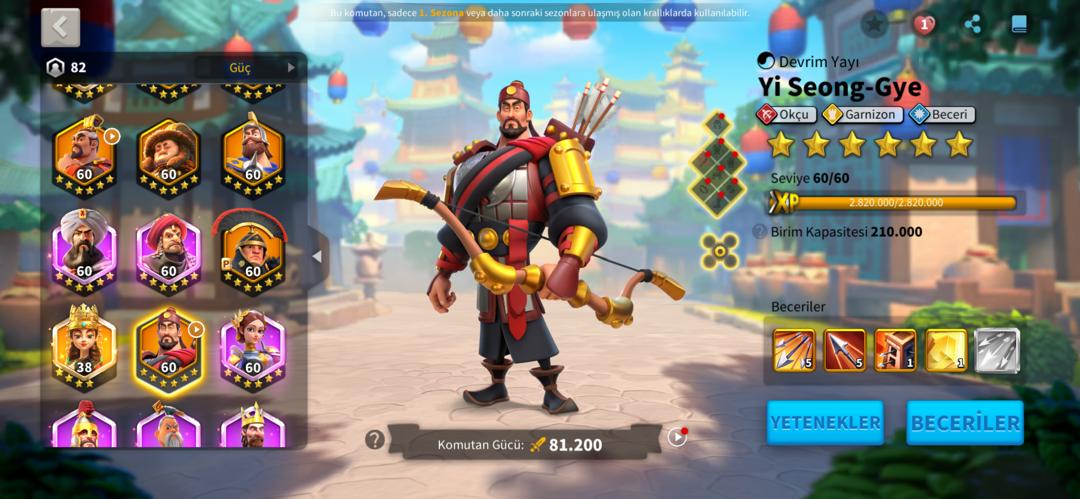Viewport: 1080px width, 499px height.
Task: Open the book icon for commander info
Action: (x=1019, y=25)
